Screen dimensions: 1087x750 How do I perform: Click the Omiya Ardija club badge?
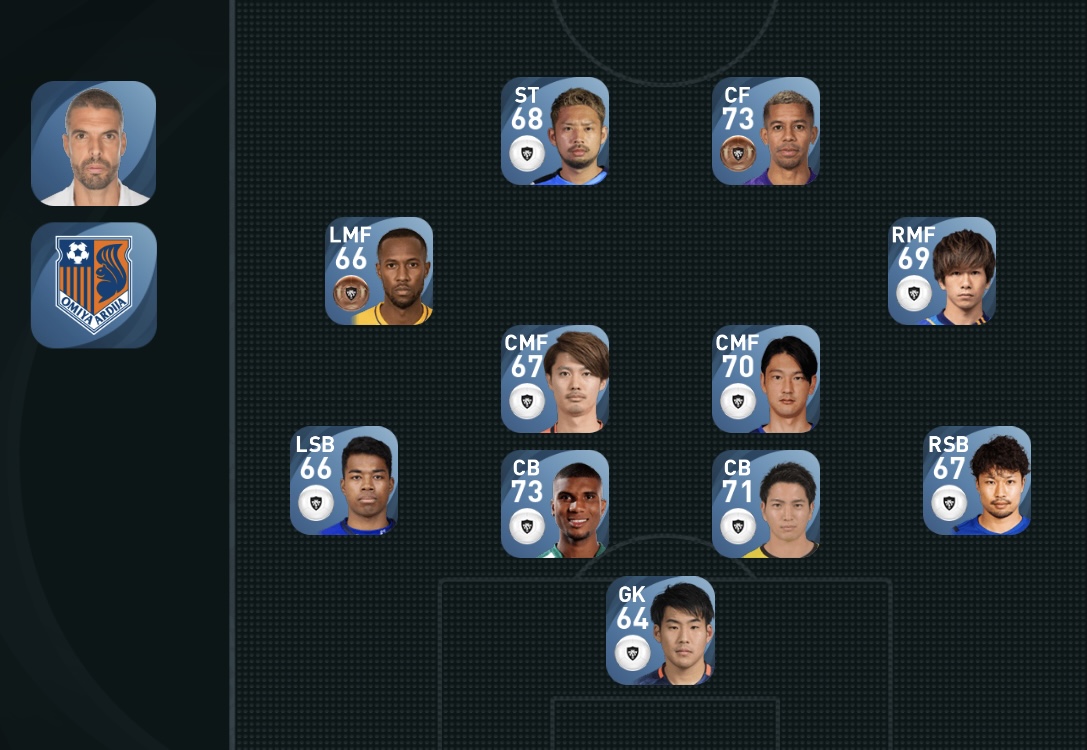[94, 285]
